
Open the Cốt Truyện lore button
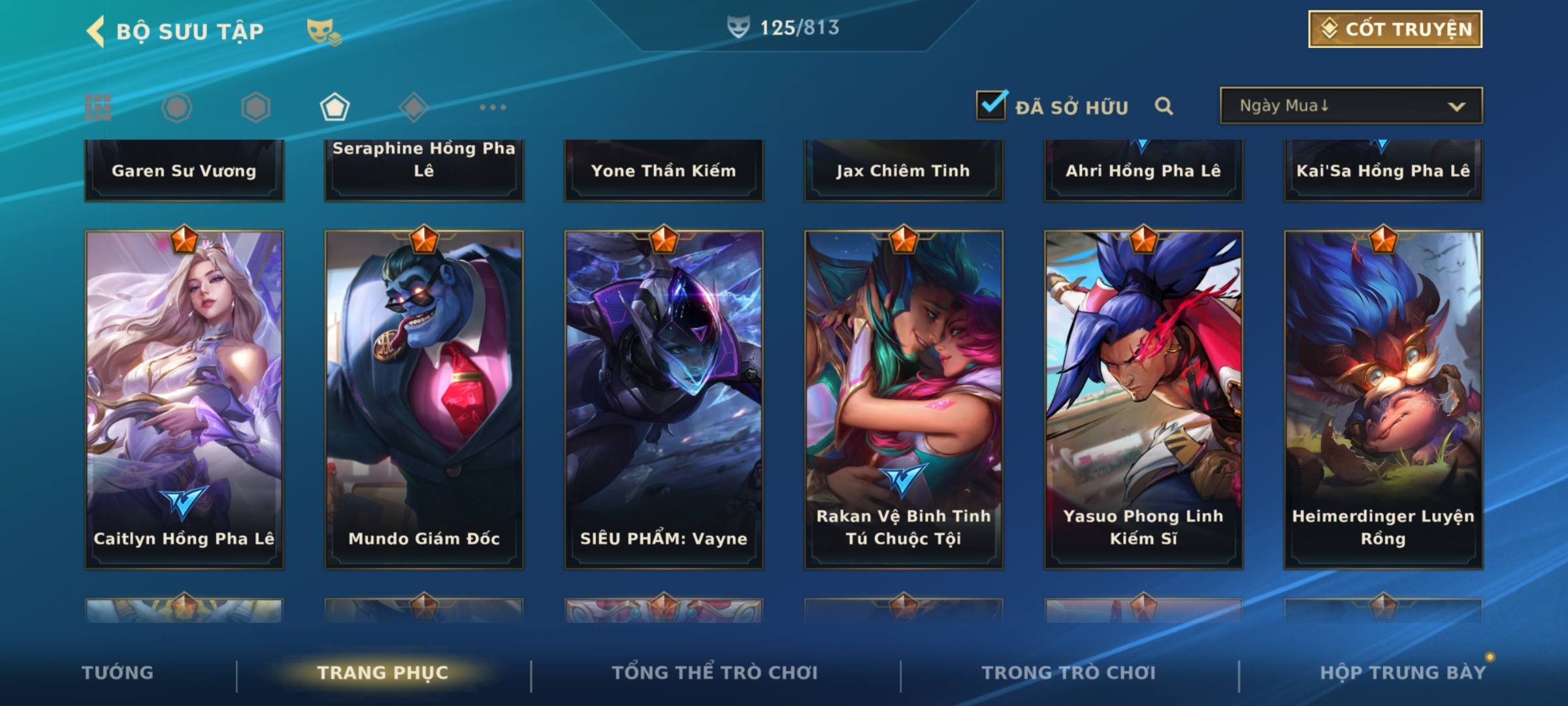(x=1395, y=29)
